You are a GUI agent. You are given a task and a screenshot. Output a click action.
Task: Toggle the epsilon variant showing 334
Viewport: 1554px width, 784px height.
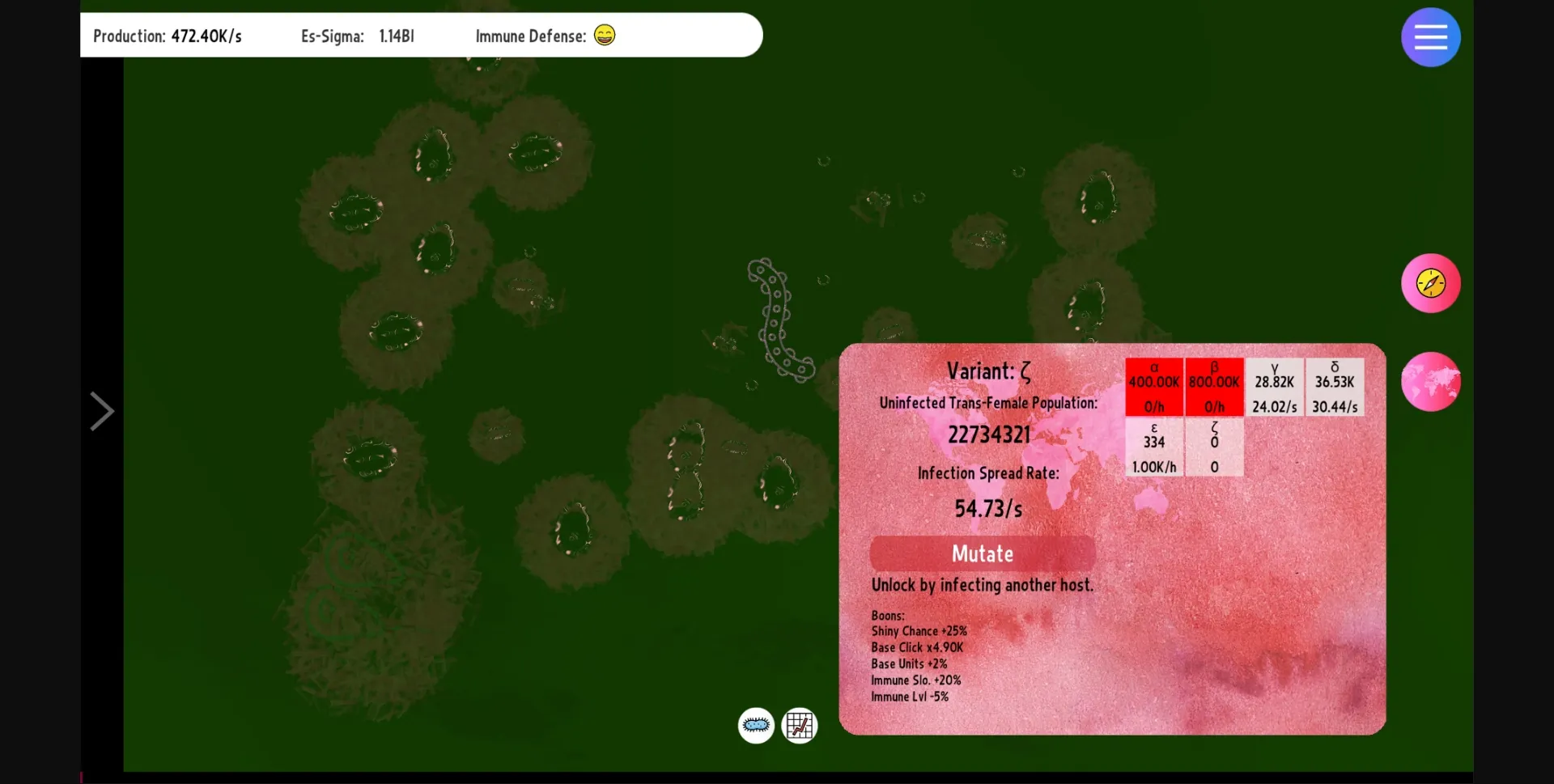pyautogui.click(x=1154, y=447)
